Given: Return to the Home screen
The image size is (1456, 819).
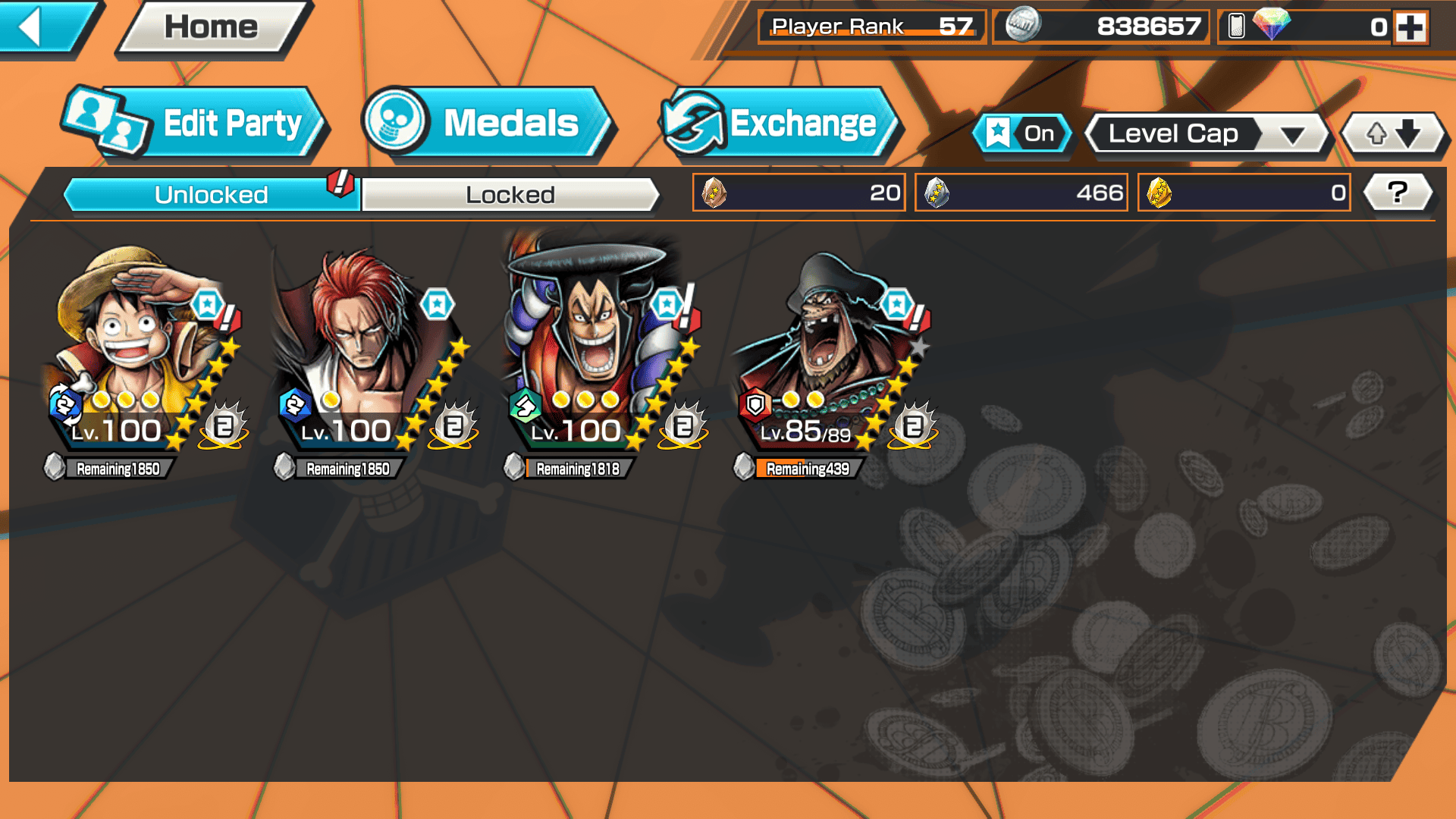Looking at the screenshot, I should (211, 27).
